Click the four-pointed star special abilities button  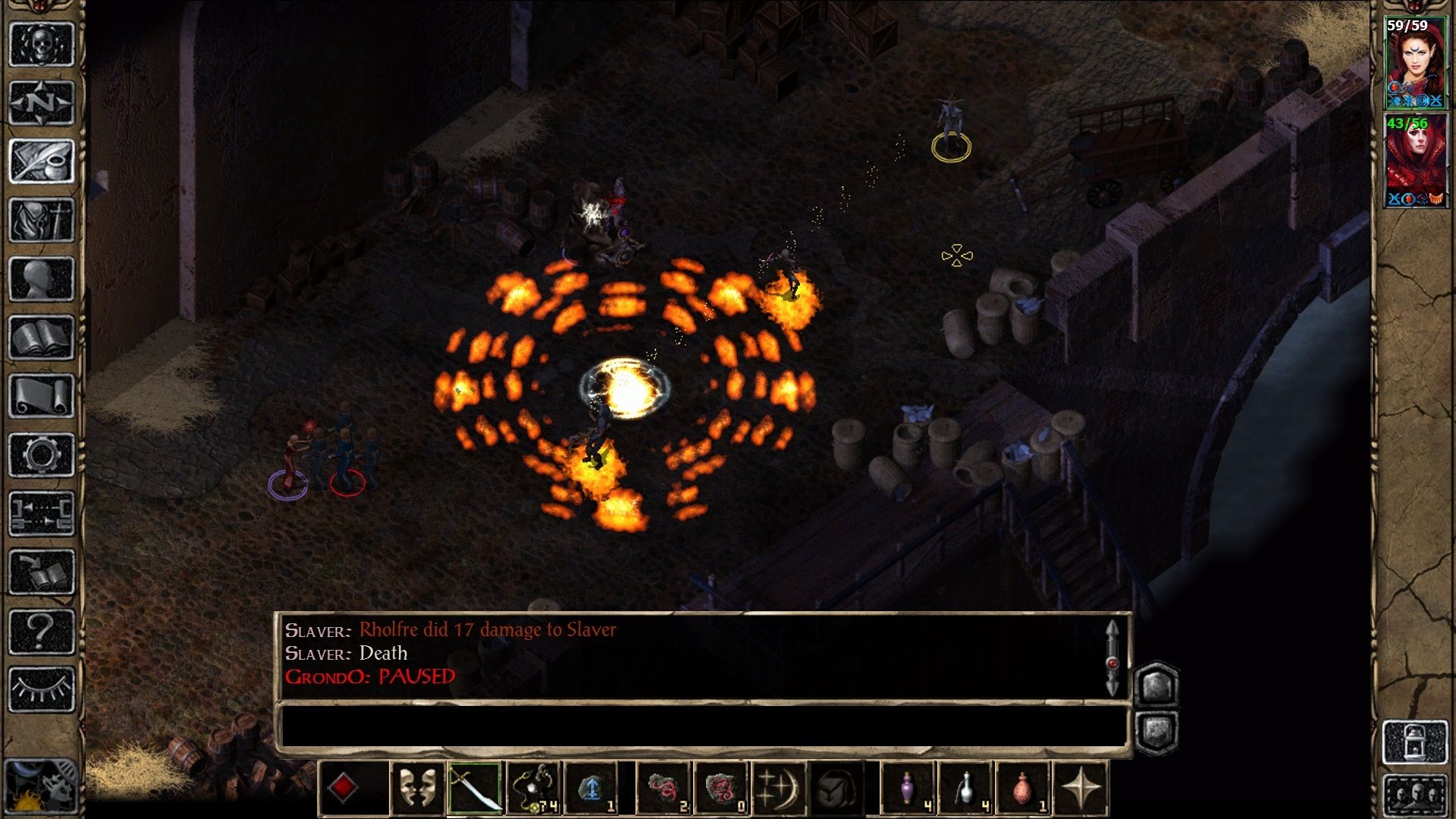[x=1081, y=789]
